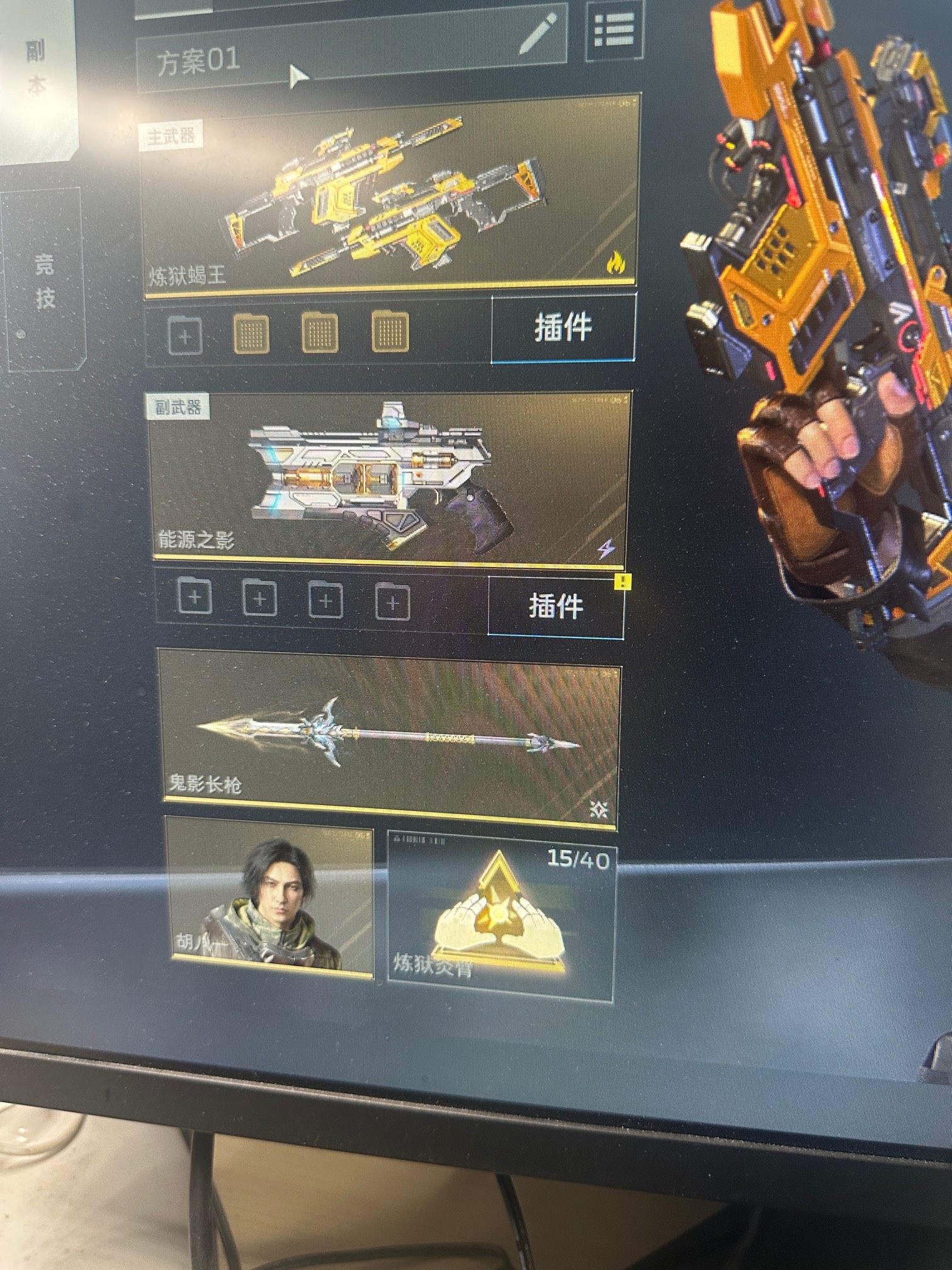
Task: Click the empty plus plugin slot under 炼狱蝎王
Action: click(185, 335)
